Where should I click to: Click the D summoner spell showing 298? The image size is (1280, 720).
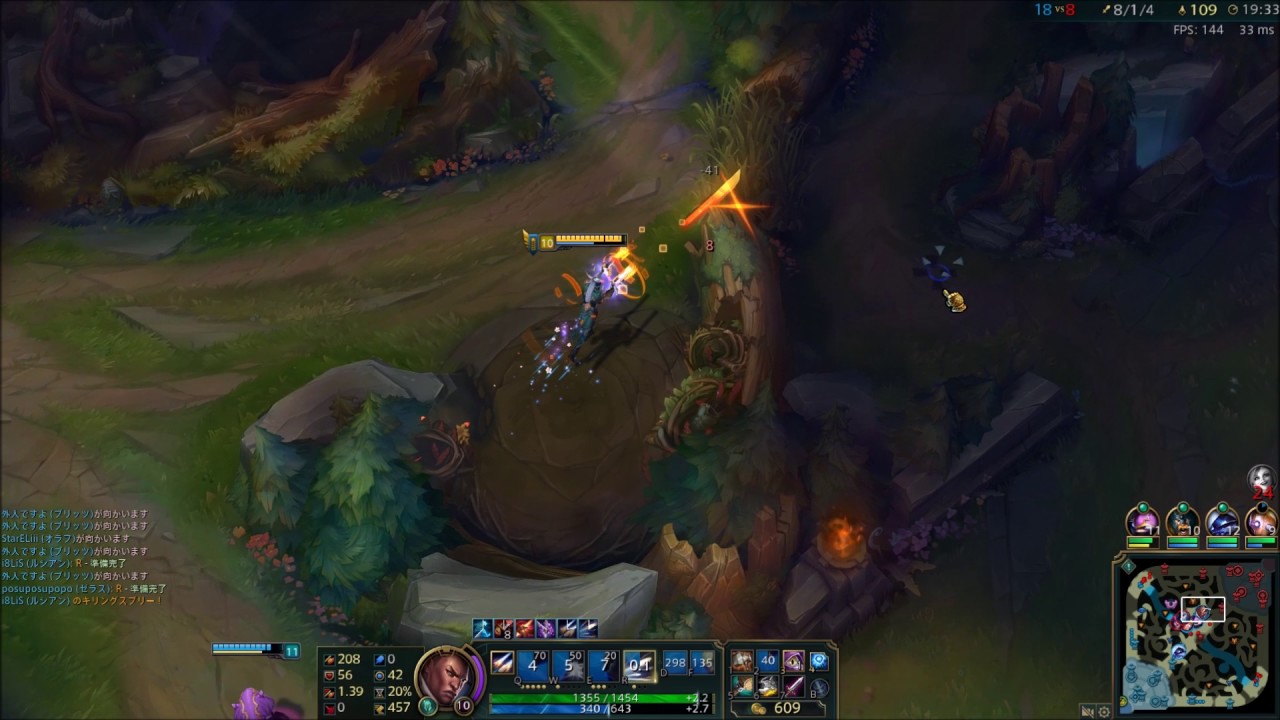[x=675, y=665]
